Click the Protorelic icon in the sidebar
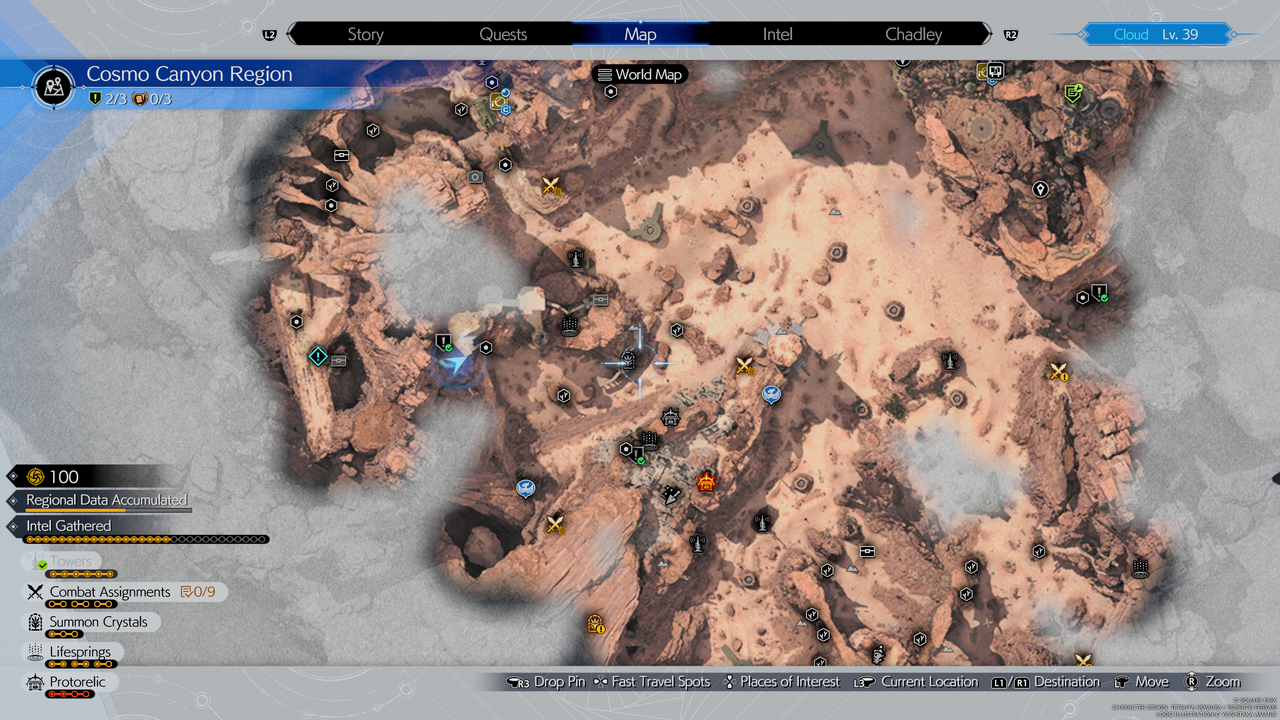 tap(35, 682)
